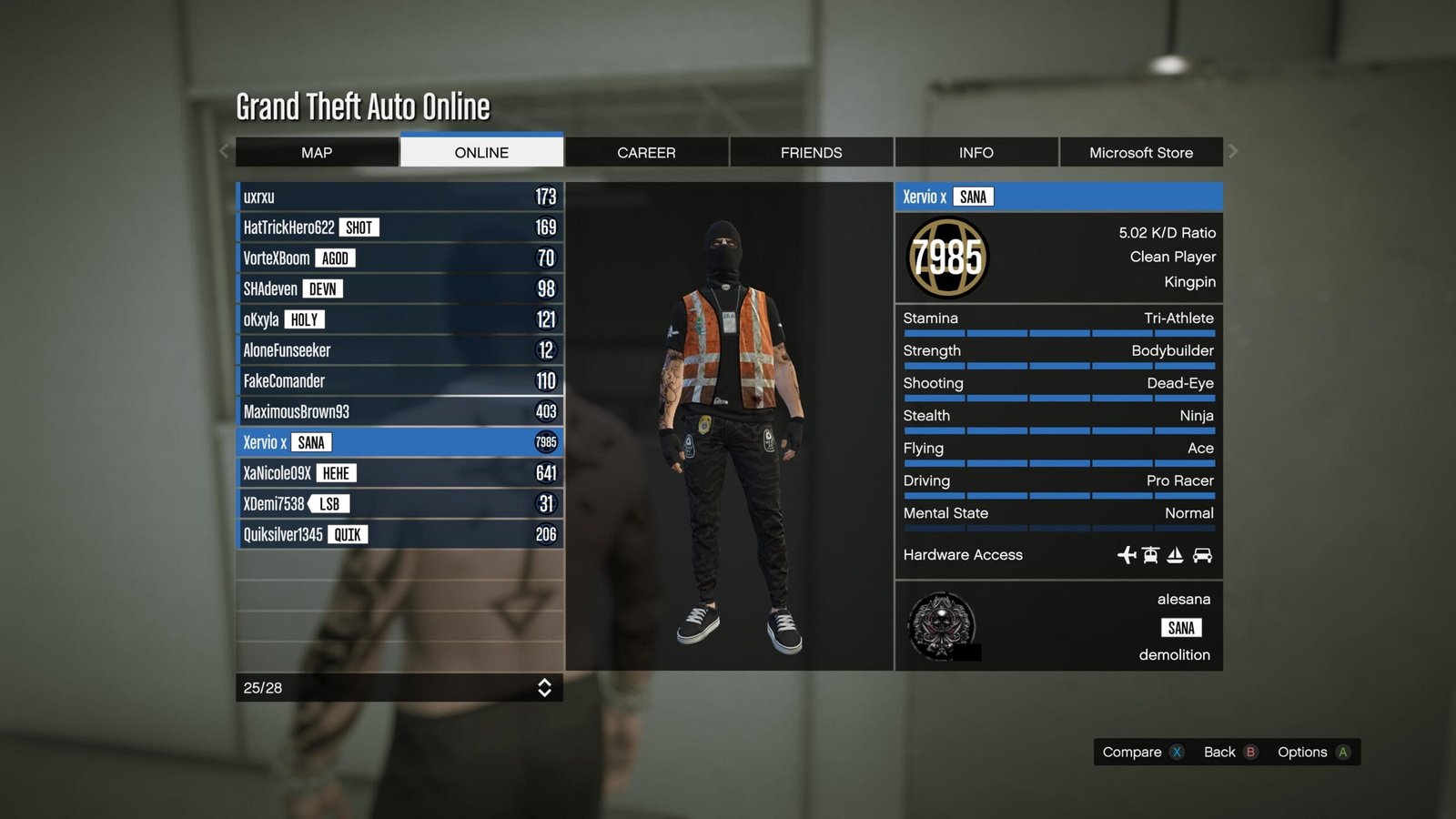The image size is (1456, 819).
Task: Click the left arrow beside the MAP tab
Action: (223, 151)
